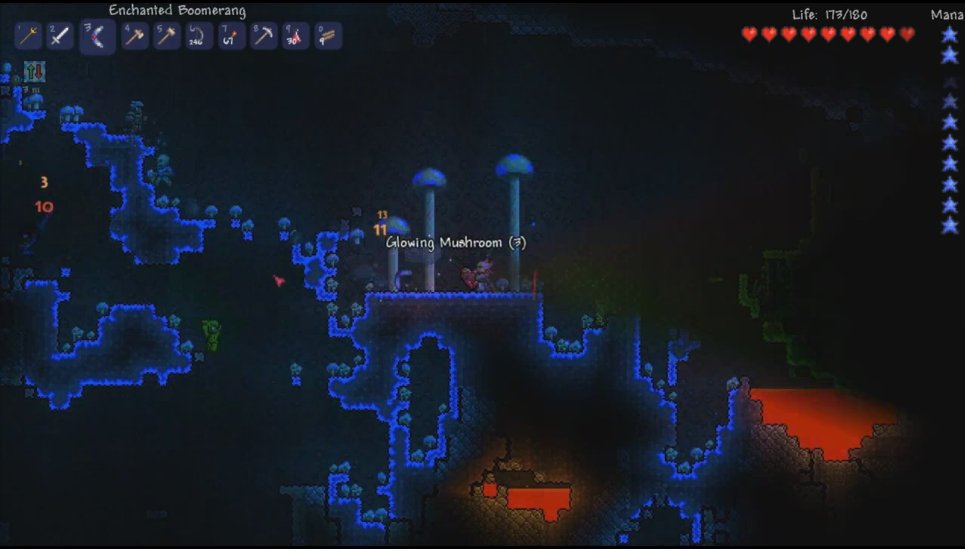Pick the wood stack in slot 0

pos(327,37)
